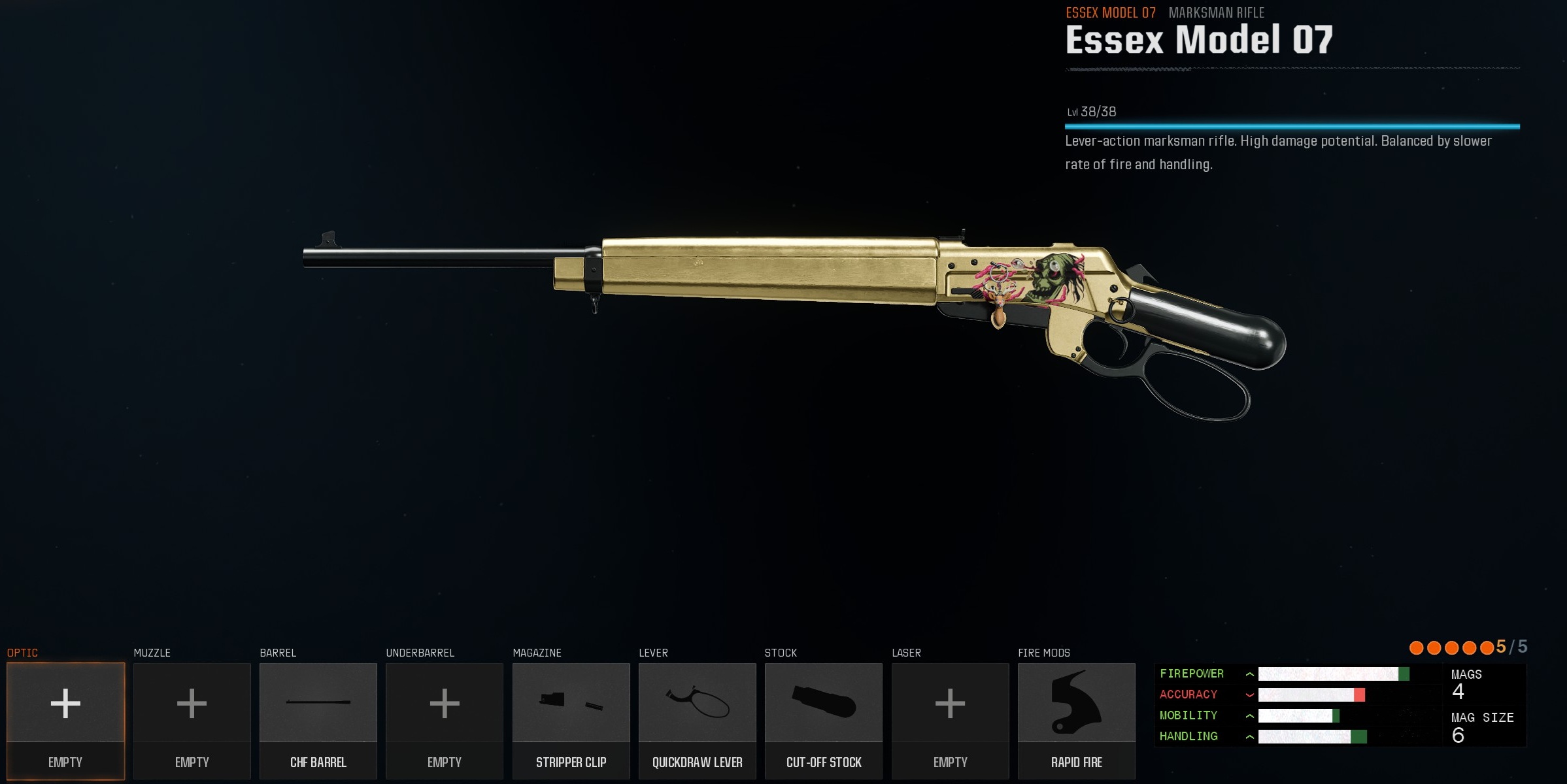Add a Laser attachment
The width and height of the screenshot is (1567, 784).
click(950, 719)
